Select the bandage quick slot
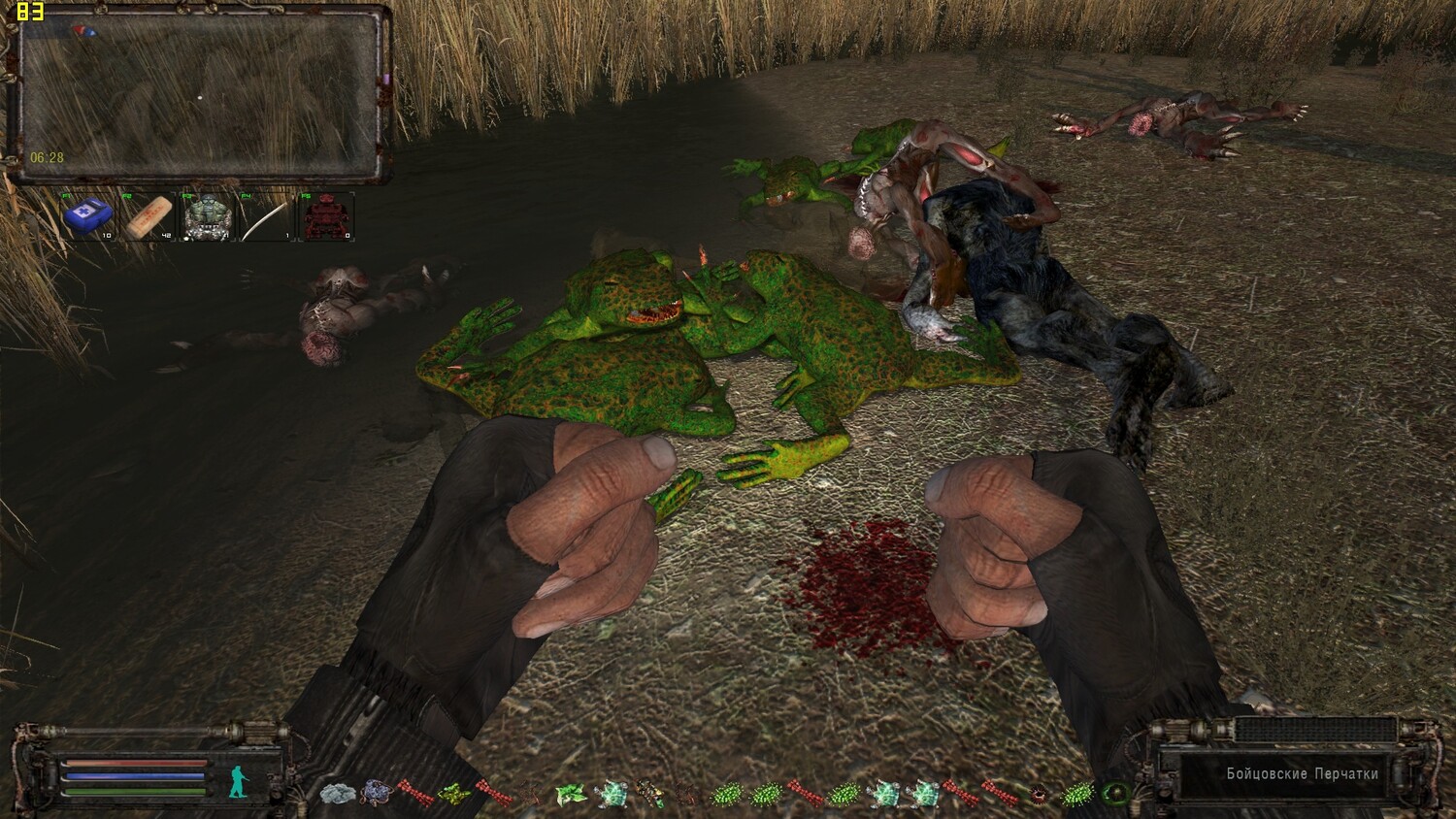Image resolution: width=1456 pixels, height=819 pixels. 148,216
